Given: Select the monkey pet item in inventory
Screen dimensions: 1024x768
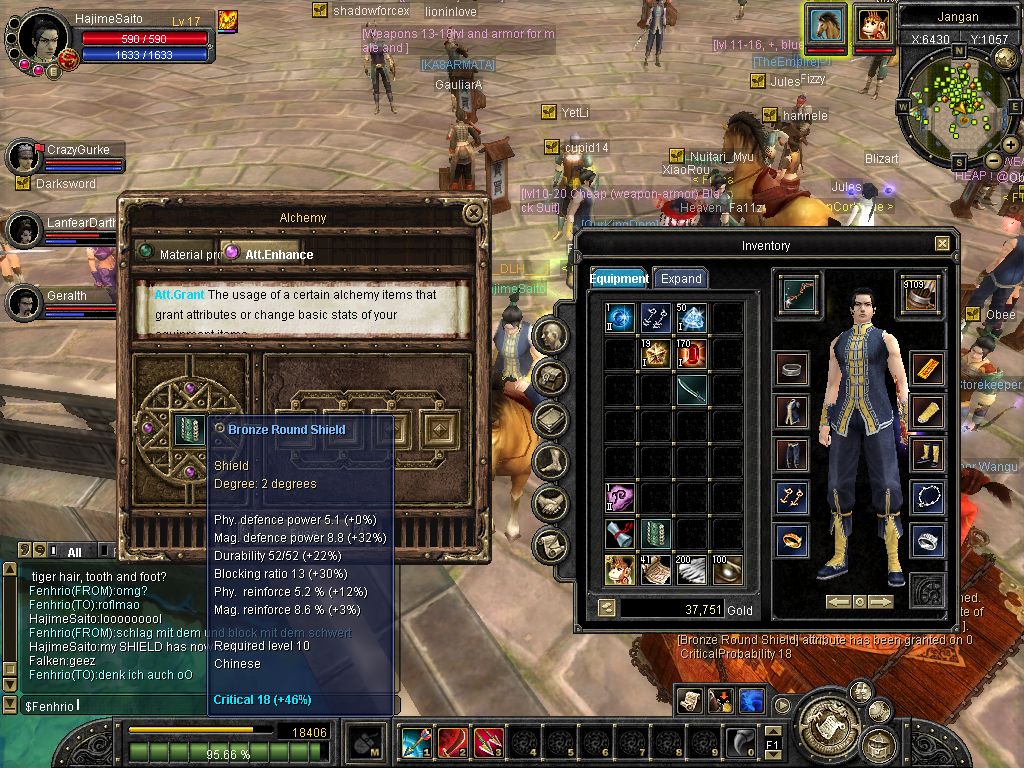Looking at the screenshot, I should coord(619,569).
